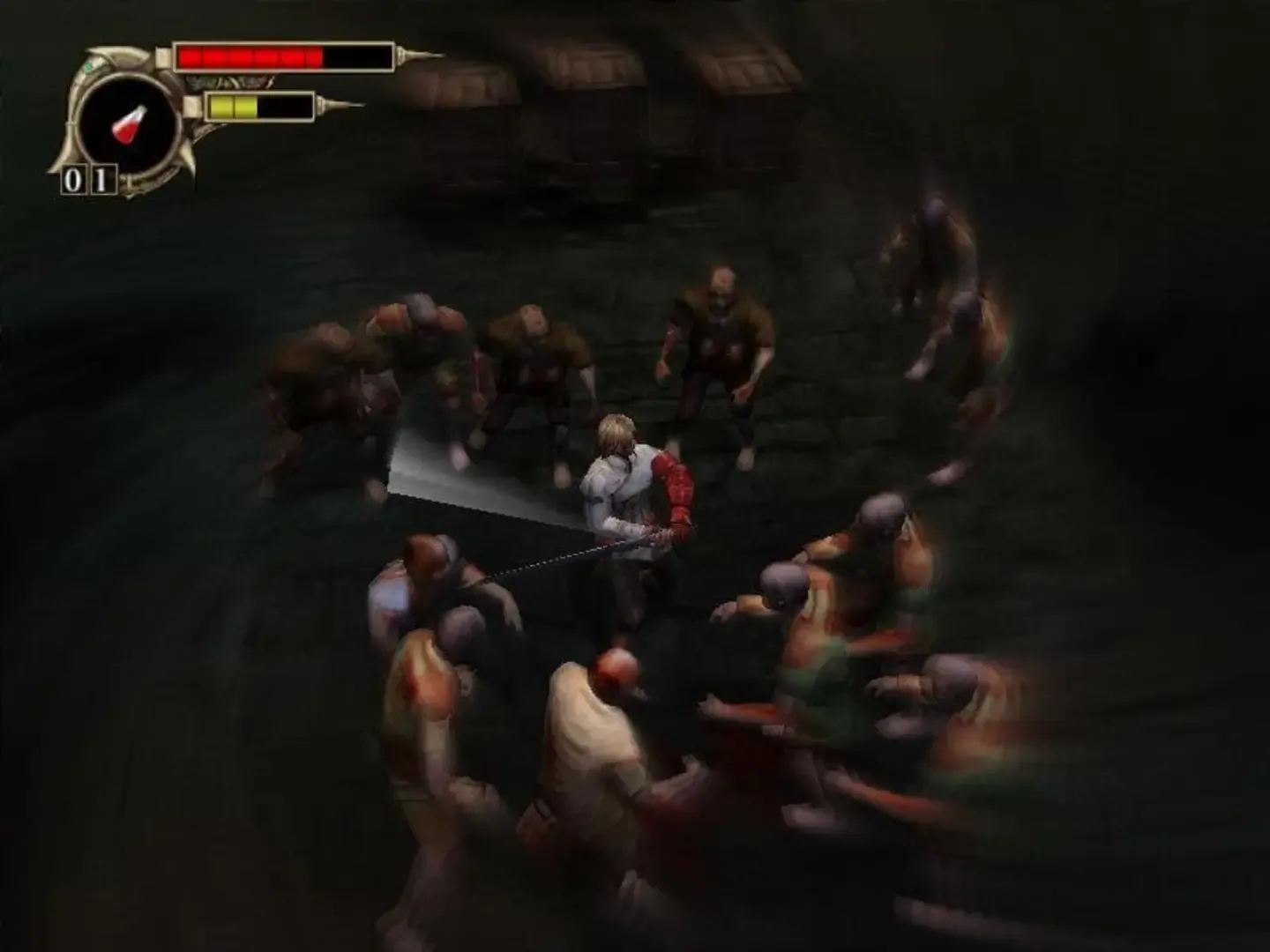
Task: Click the item count digit 1
Action: pos(101,179)
